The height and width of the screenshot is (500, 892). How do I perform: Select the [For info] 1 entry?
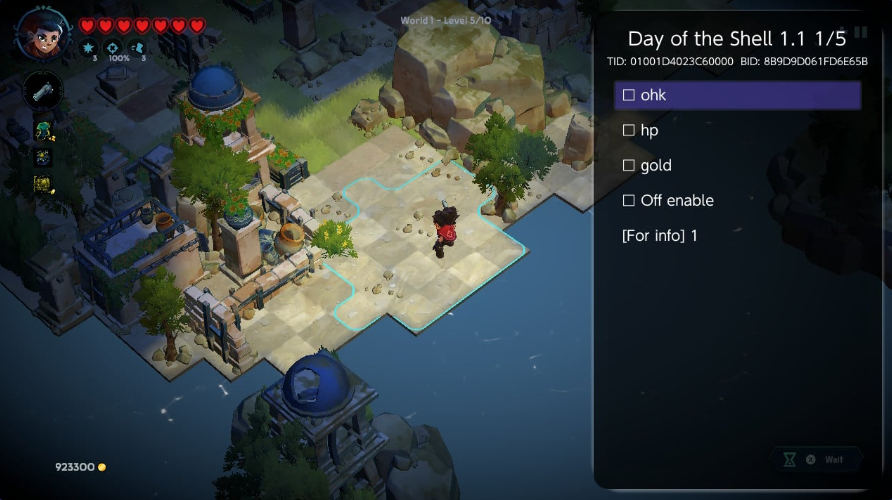pyautogui.click(x=660, y=235)
